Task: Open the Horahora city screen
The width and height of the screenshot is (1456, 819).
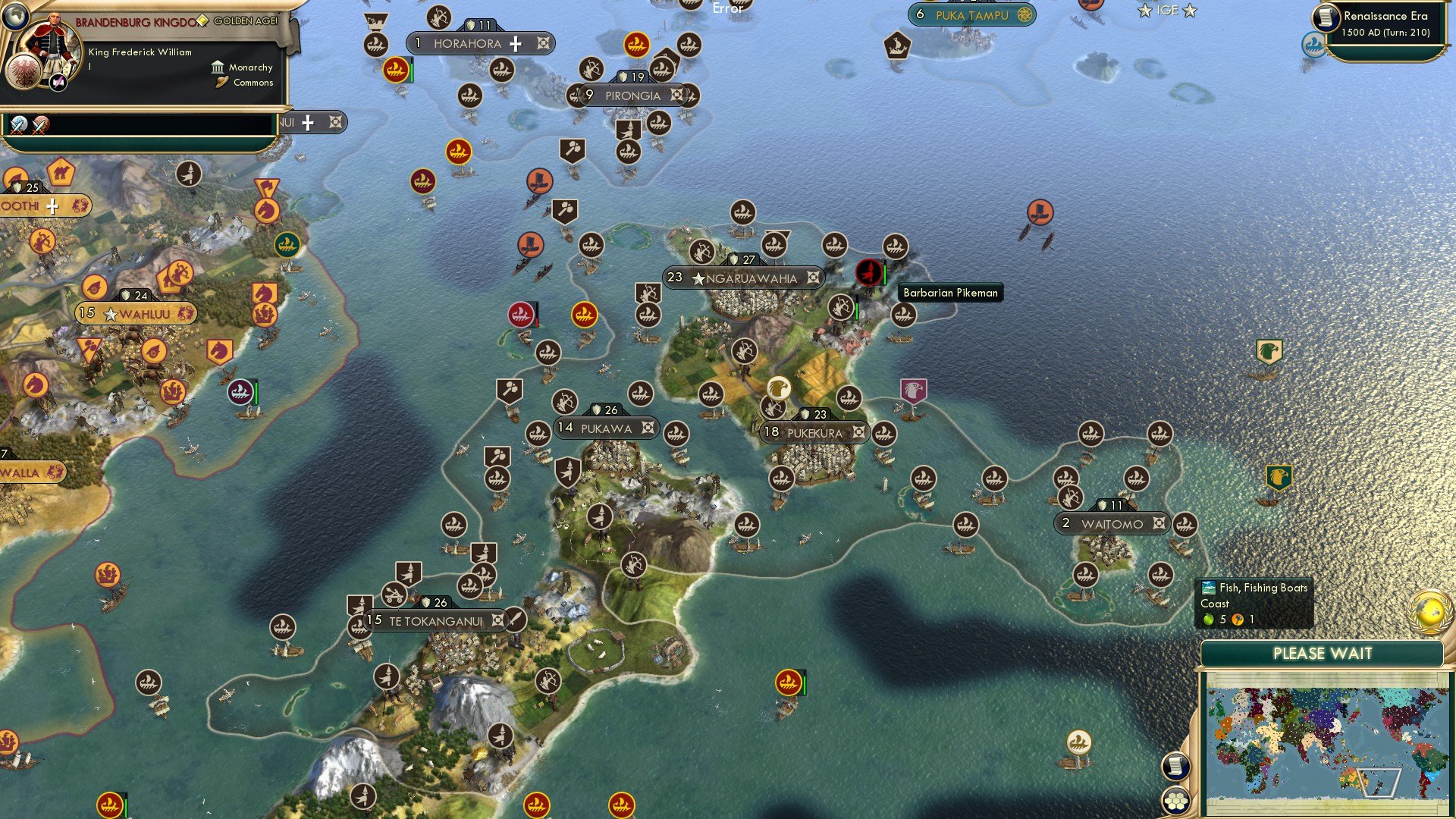Action: (468, 43)
